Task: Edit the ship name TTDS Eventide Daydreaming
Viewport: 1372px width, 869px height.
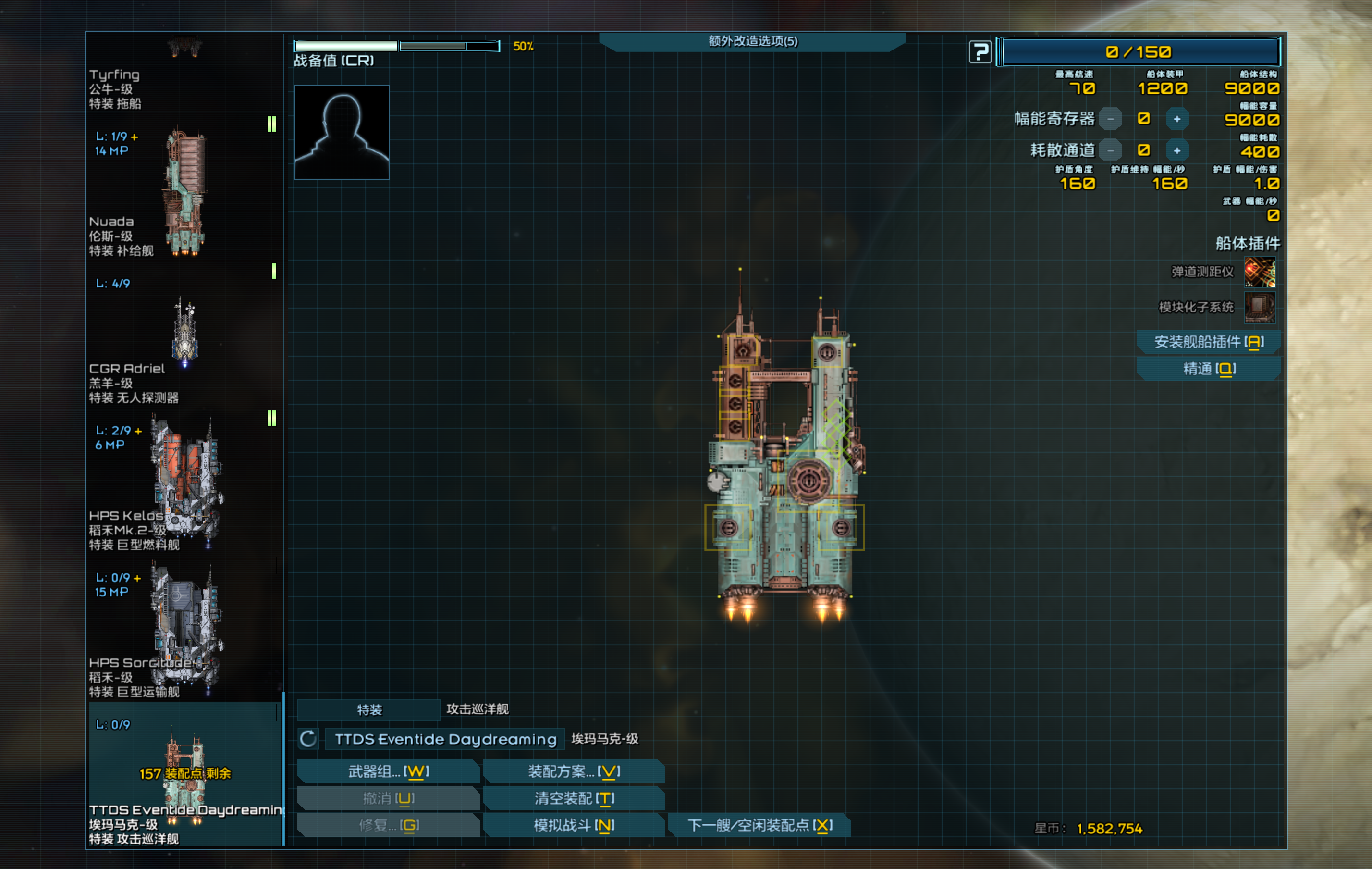Action: tap(445, 739)
